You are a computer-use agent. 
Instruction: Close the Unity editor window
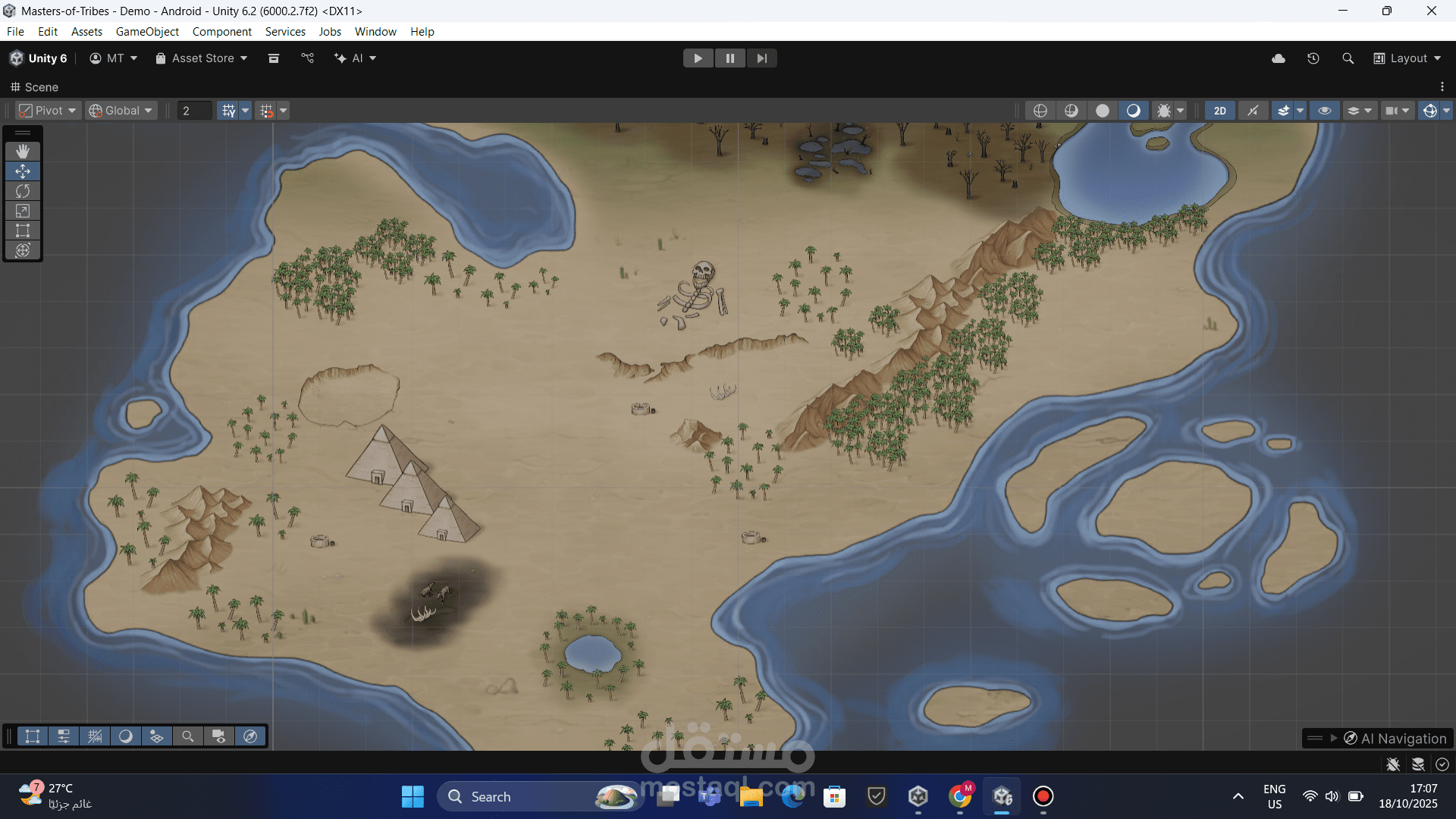click(x=1431, y=11)
